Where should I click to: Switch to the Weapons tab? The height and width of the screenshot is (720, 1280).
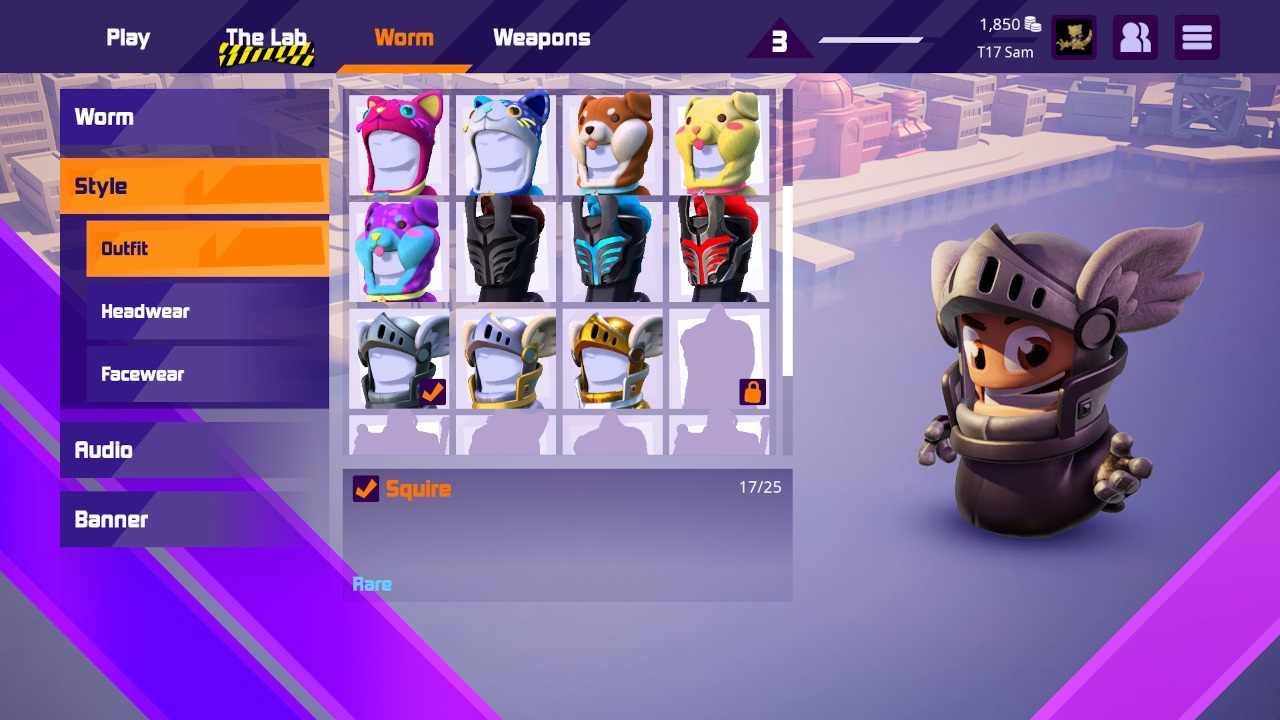[x=541, y=37]
